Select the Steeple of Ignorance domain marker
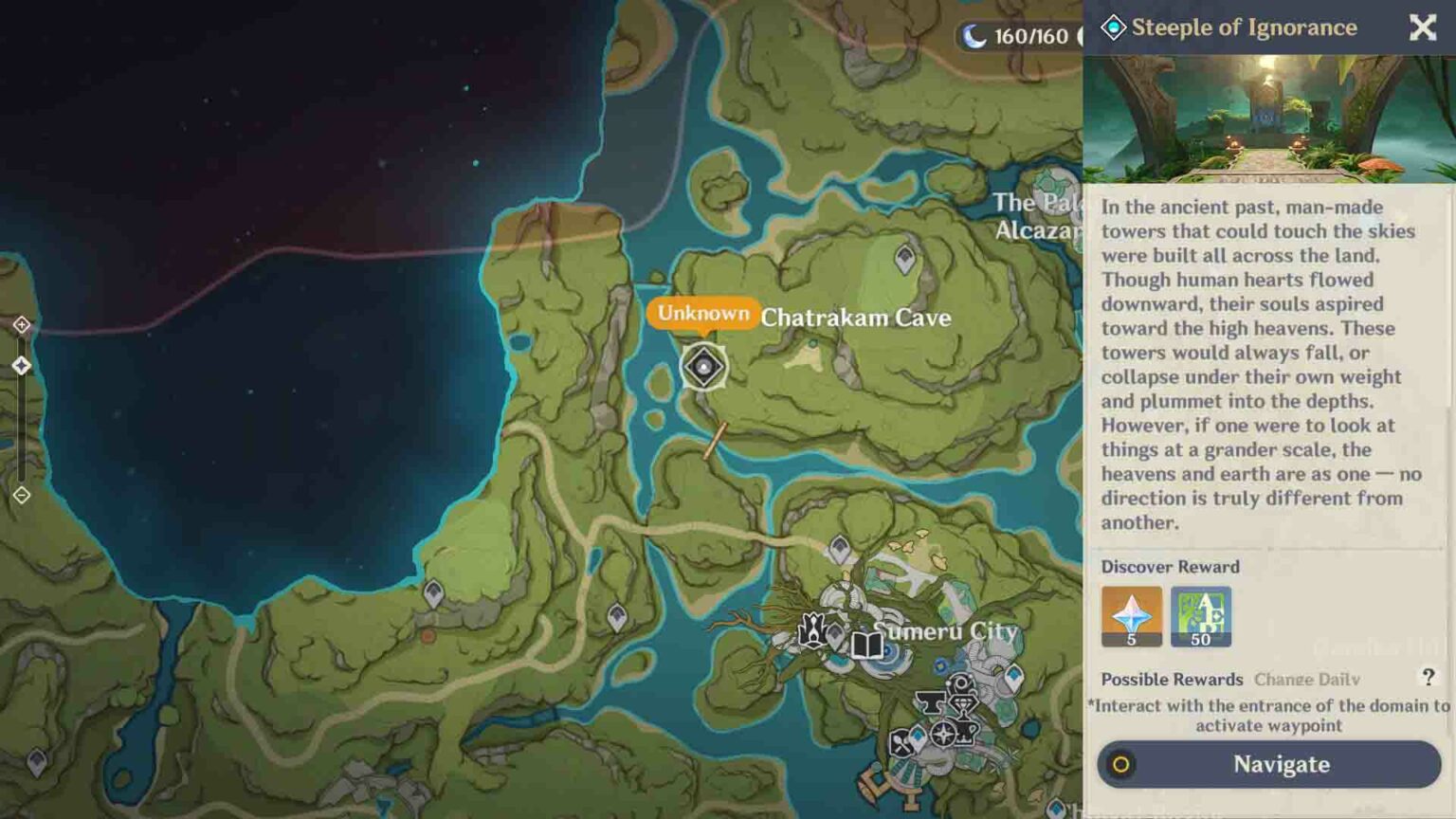Image resolution: width=1456 pixels, height=819 pixels. coord(703,367)
